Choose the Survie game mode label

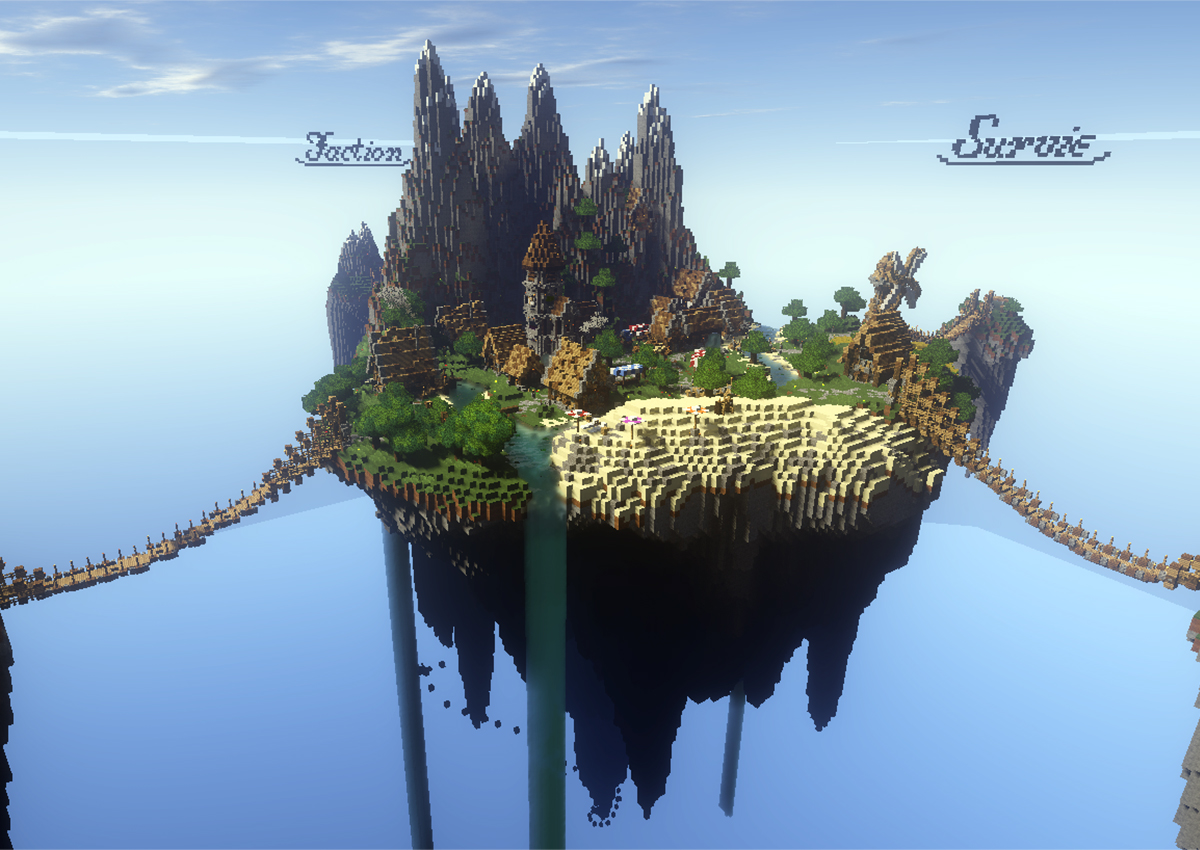(1022, 140)
